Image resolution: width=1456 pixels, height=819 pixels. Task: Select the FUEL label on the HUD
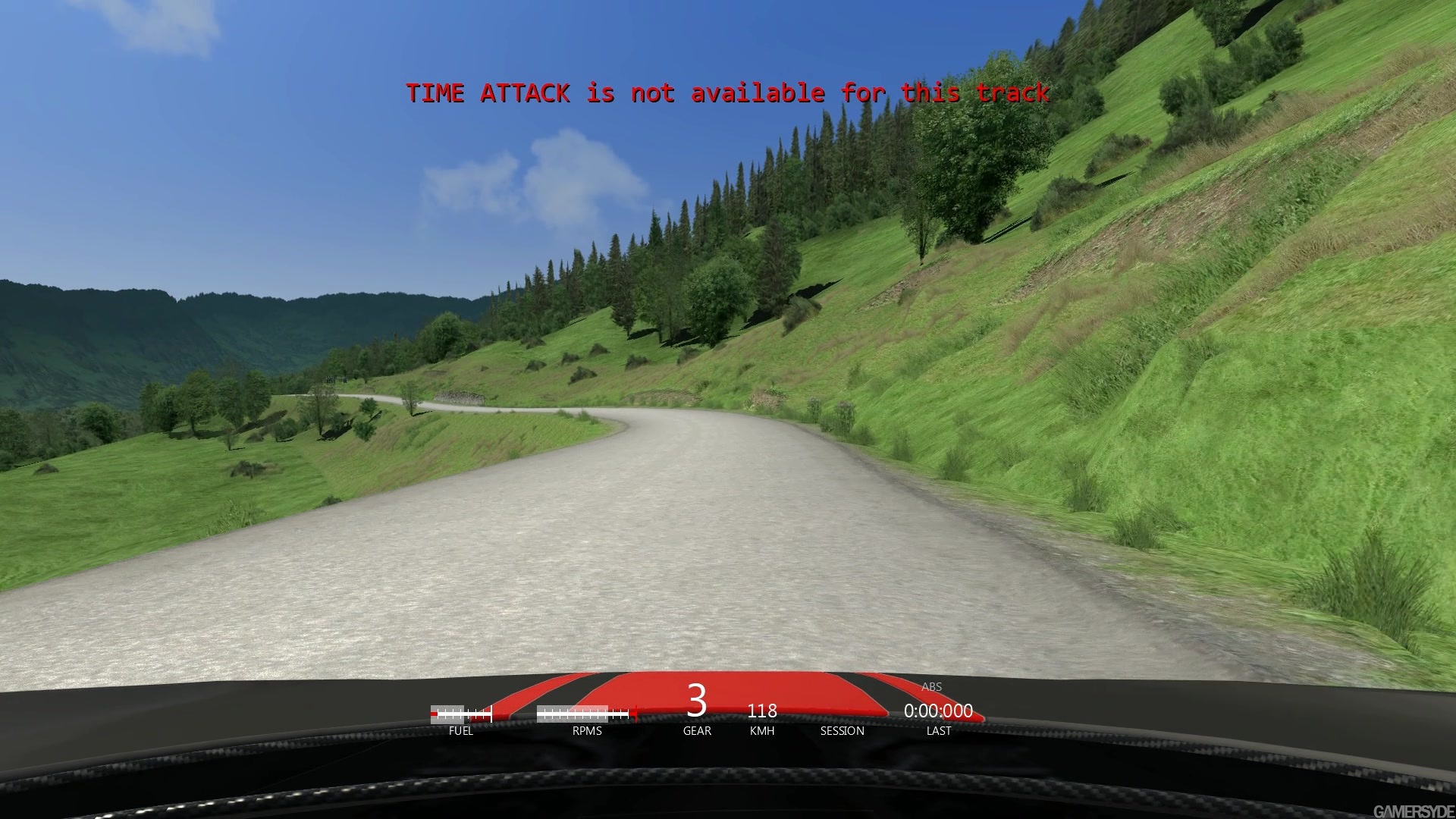[x=461, y=731]
